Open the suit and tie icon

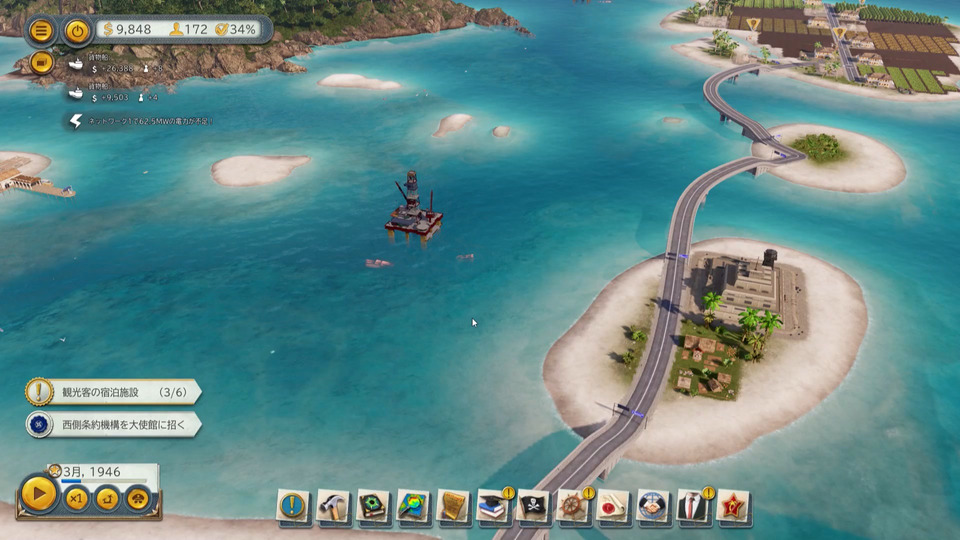(x=693, y=505)
